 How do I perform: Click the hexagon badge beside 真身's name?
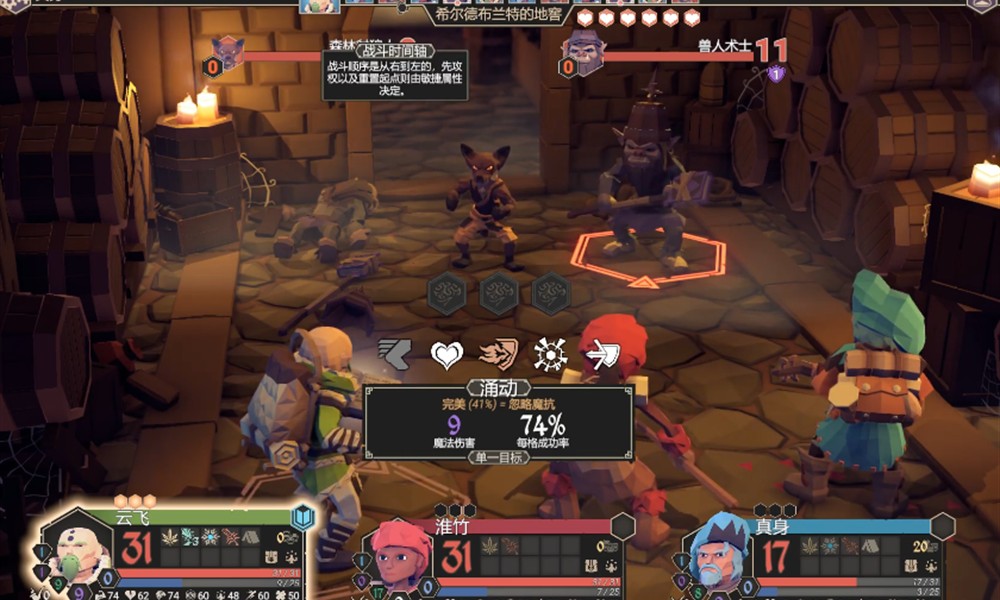click(x=942, y=526)
